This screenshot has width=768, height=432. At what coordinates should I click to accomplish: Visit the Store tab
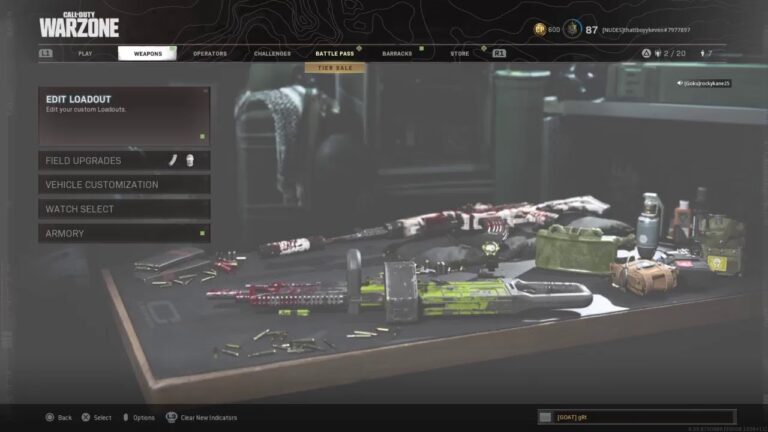click(x=459, y=53)
